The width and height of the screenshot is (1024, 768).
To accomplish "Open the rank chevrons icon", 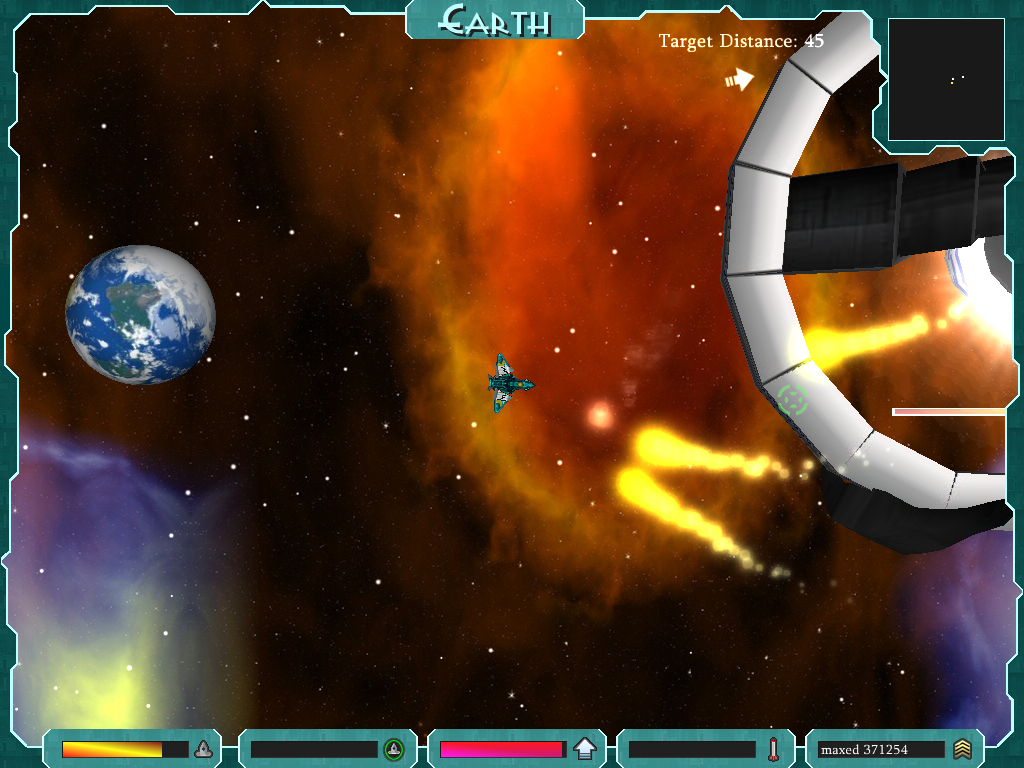I will click(962, 749).
